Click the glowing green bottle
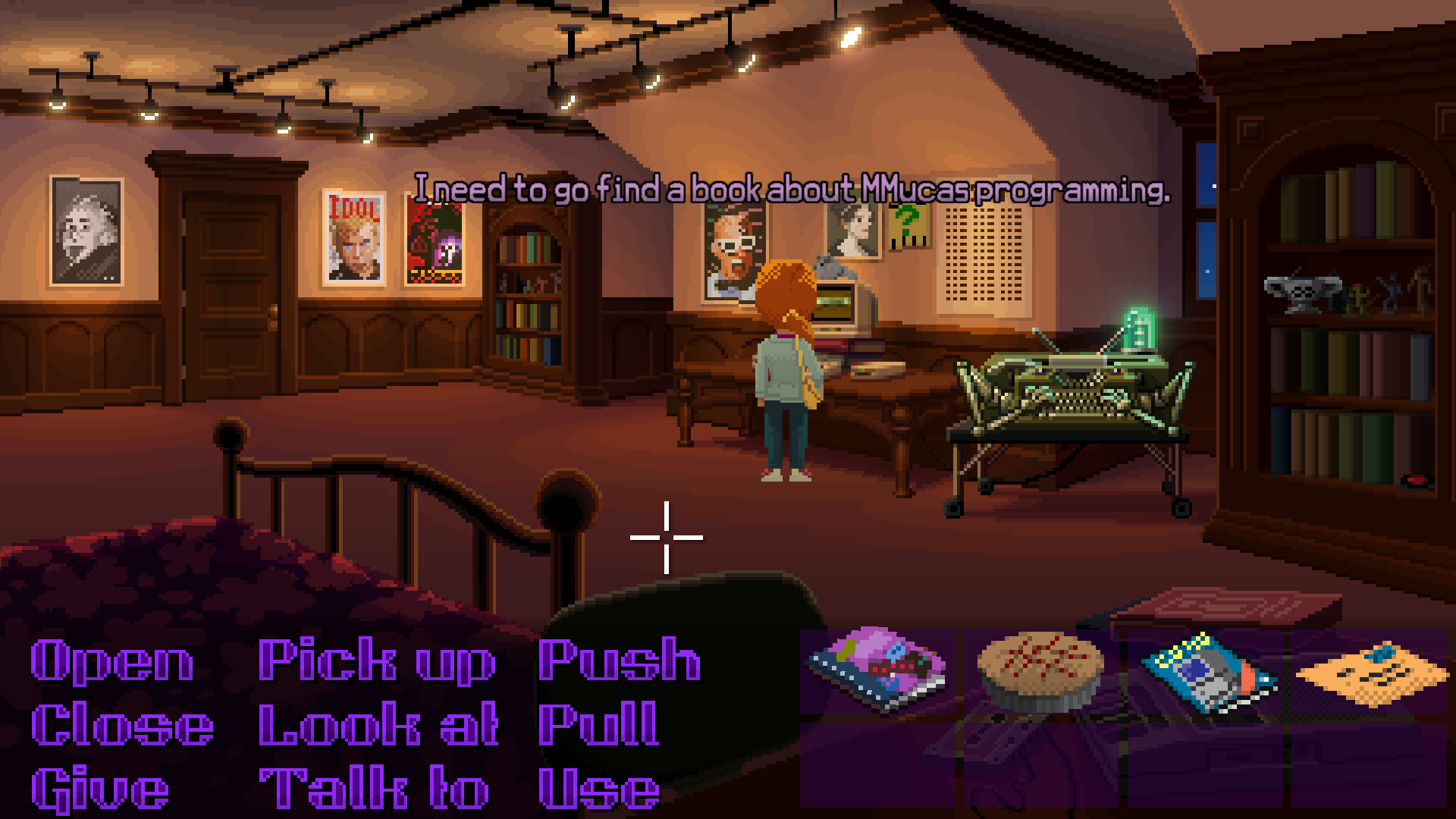The height and width of the screenshot is (819, 1456). click(x=1137, y=326)
